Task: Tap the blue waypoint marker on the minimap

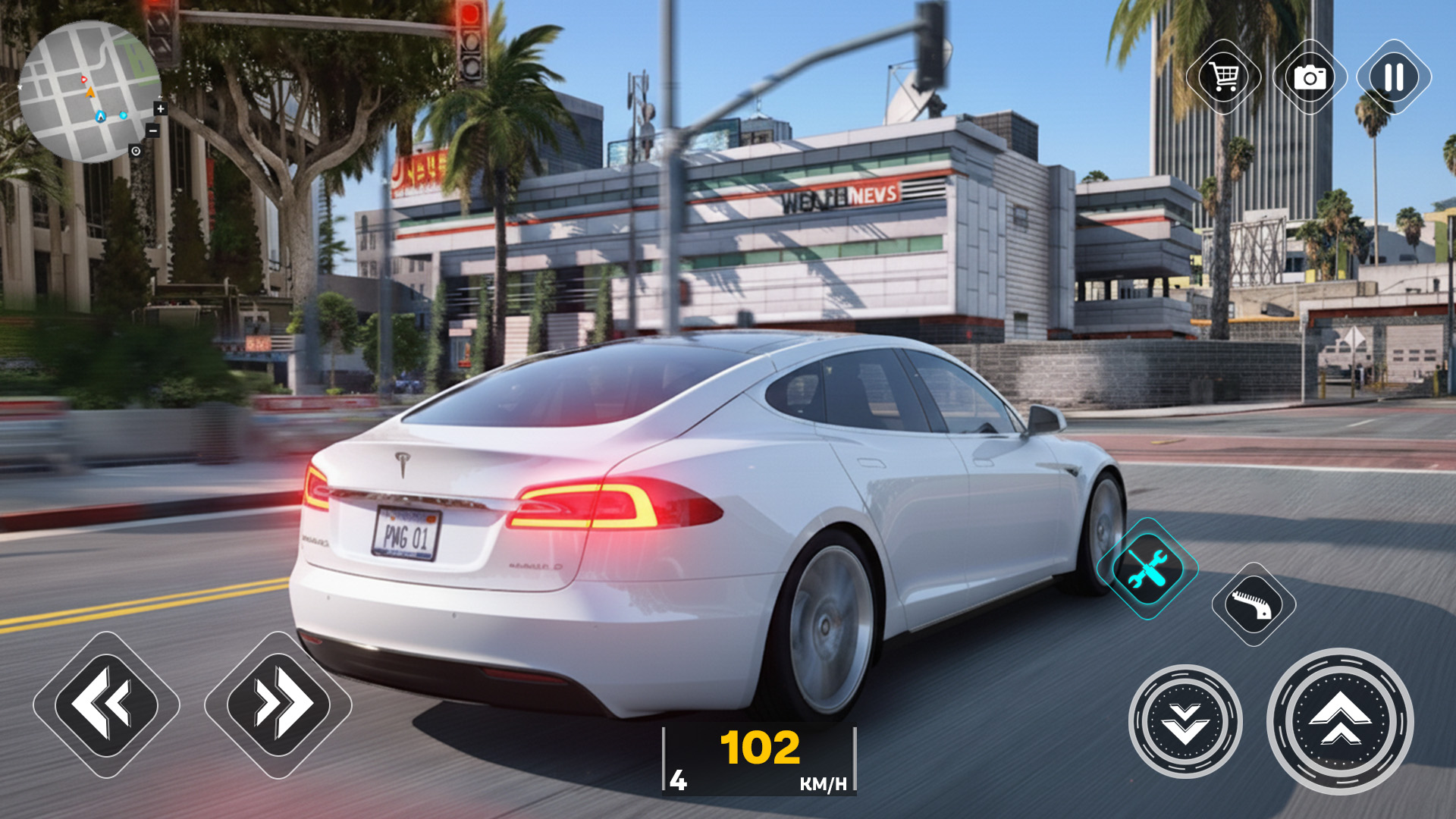Action: click(x=101, y=116)
